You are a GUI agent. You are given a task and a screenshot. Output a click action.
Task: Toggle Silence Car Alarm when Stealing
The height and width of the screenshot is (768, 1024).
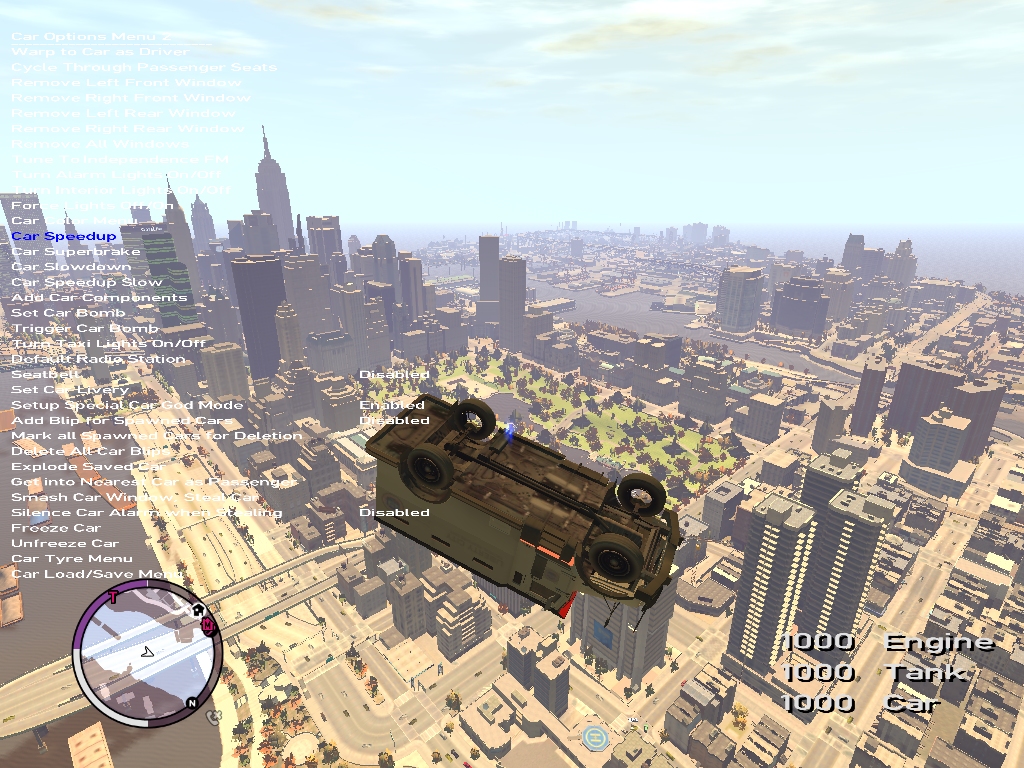click(146, 512)
